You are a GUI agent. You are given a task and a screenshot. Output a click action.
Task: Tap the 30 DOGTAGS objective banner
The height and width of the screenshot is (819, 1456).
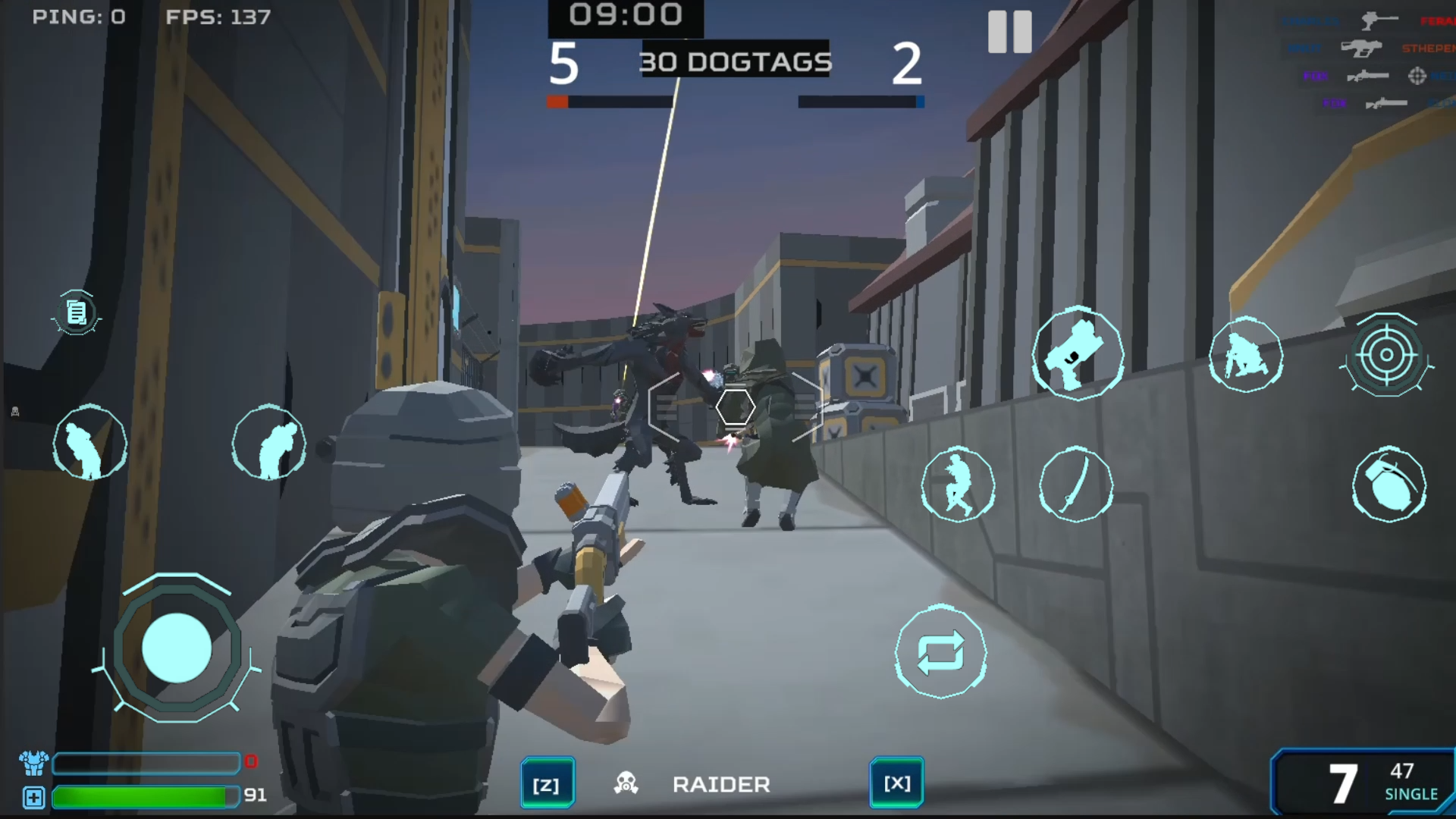[x=736, y=62]
